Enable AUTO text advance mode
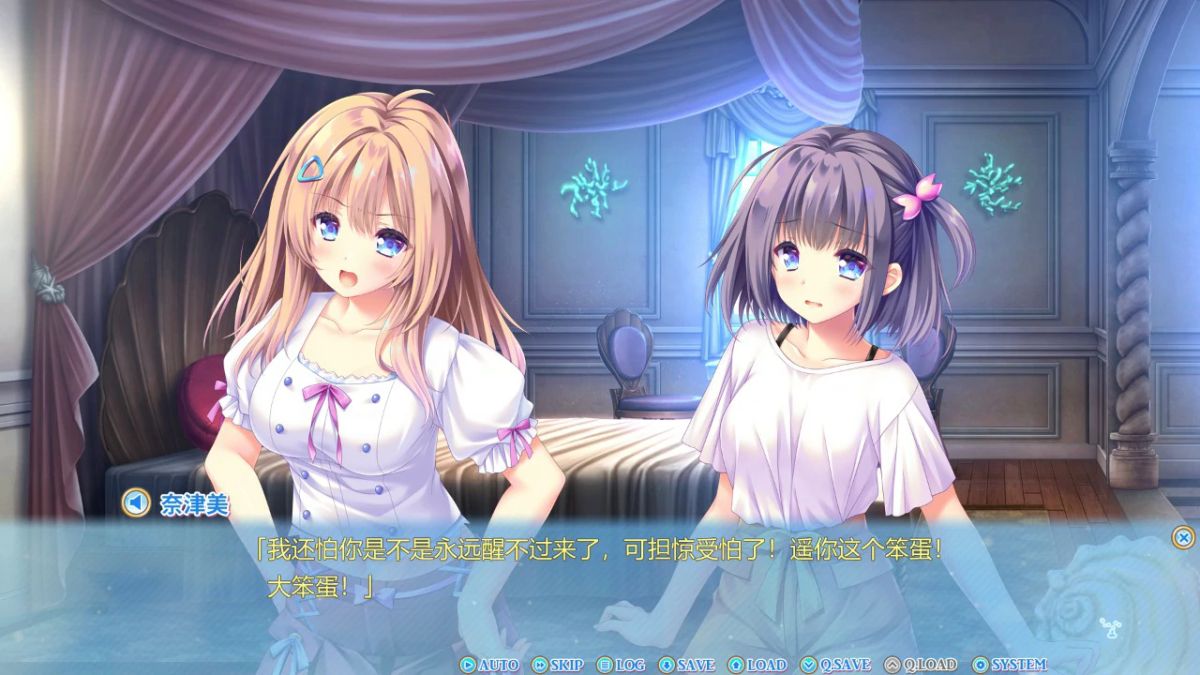1200x675 pixels. click(489, 664)
